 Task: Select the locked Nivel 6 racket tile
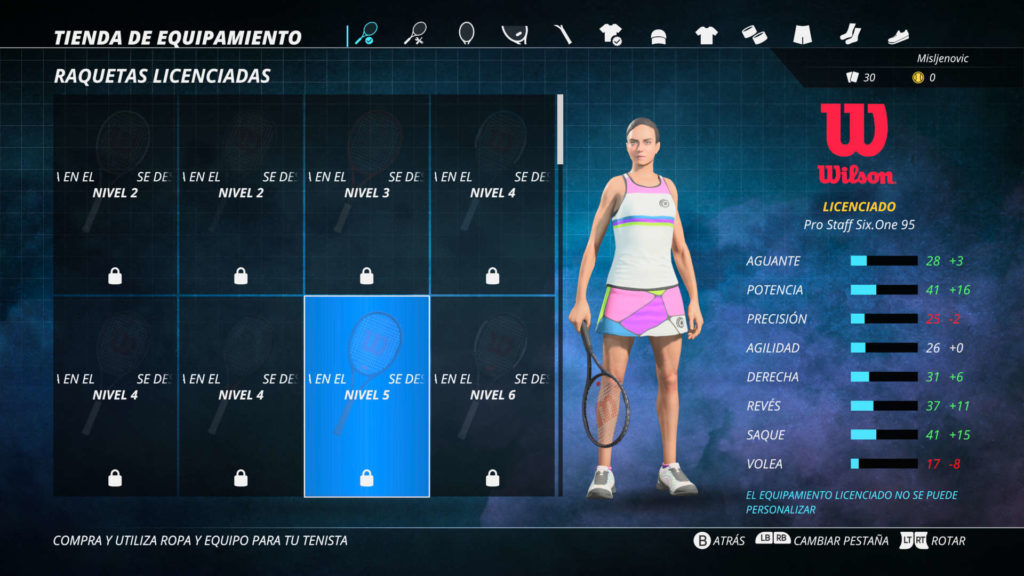[492, 396]
